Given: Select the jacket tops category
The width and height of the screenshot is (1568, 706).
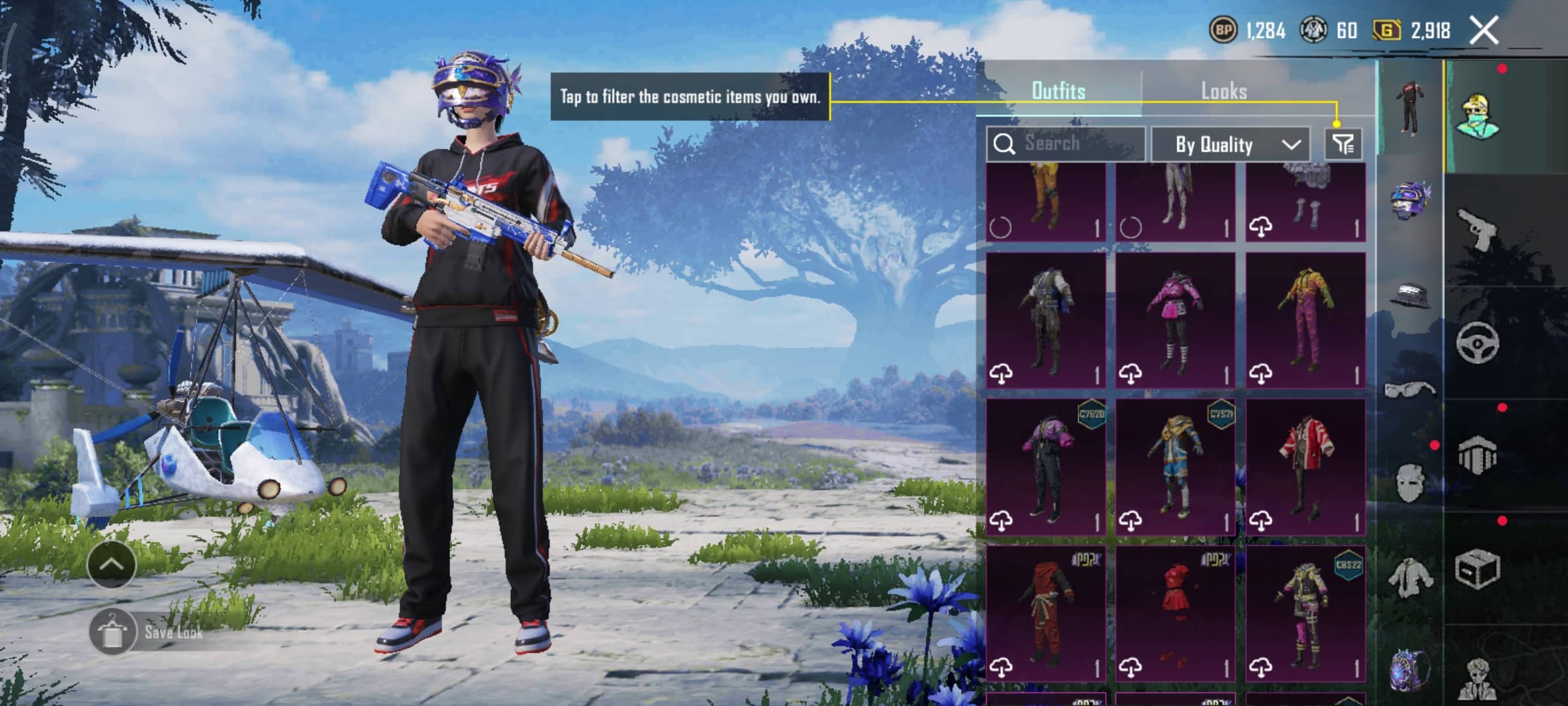Looking at the screenshot, I should click(x=1410, y=577).
